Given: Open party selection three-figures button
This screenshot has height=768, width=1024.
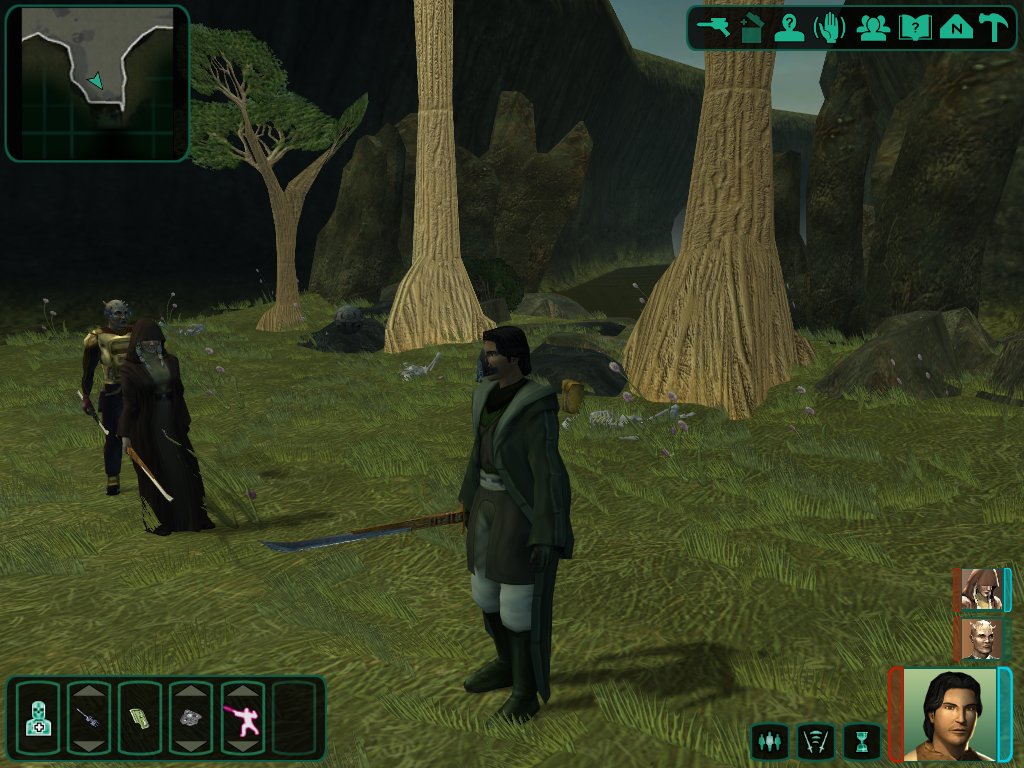Looking at the screenshot, I should coord(768,741).
